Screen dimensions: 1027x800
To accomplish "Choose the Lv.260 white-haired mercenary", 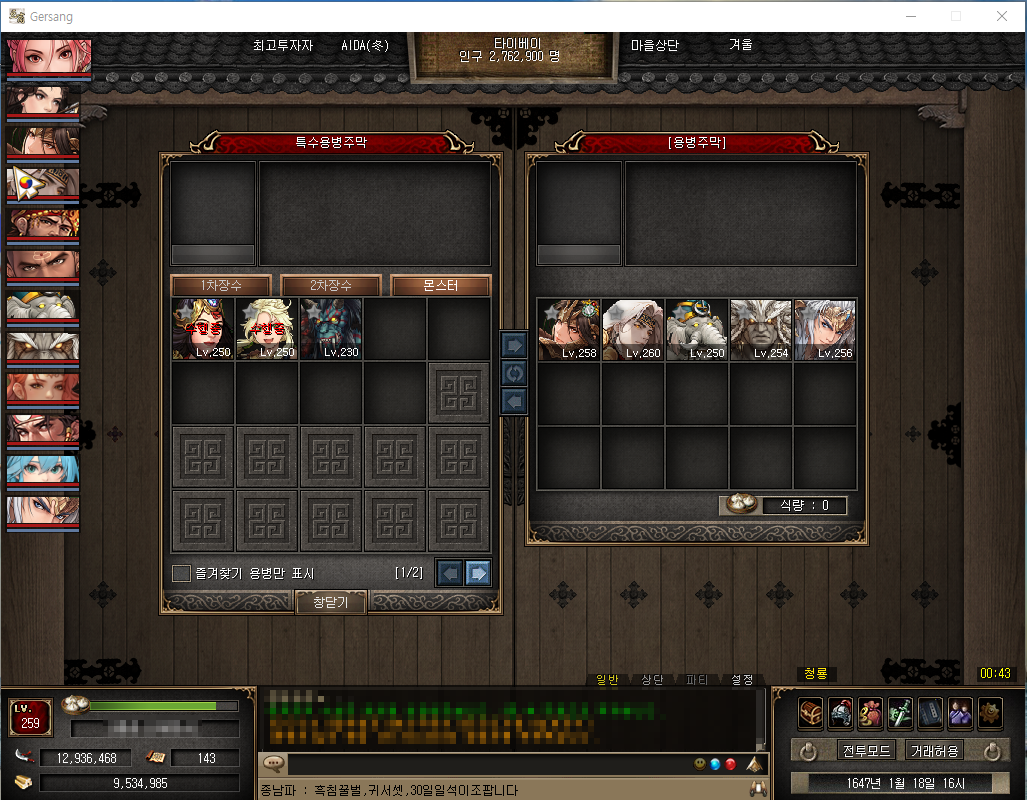I will point(633,329).
